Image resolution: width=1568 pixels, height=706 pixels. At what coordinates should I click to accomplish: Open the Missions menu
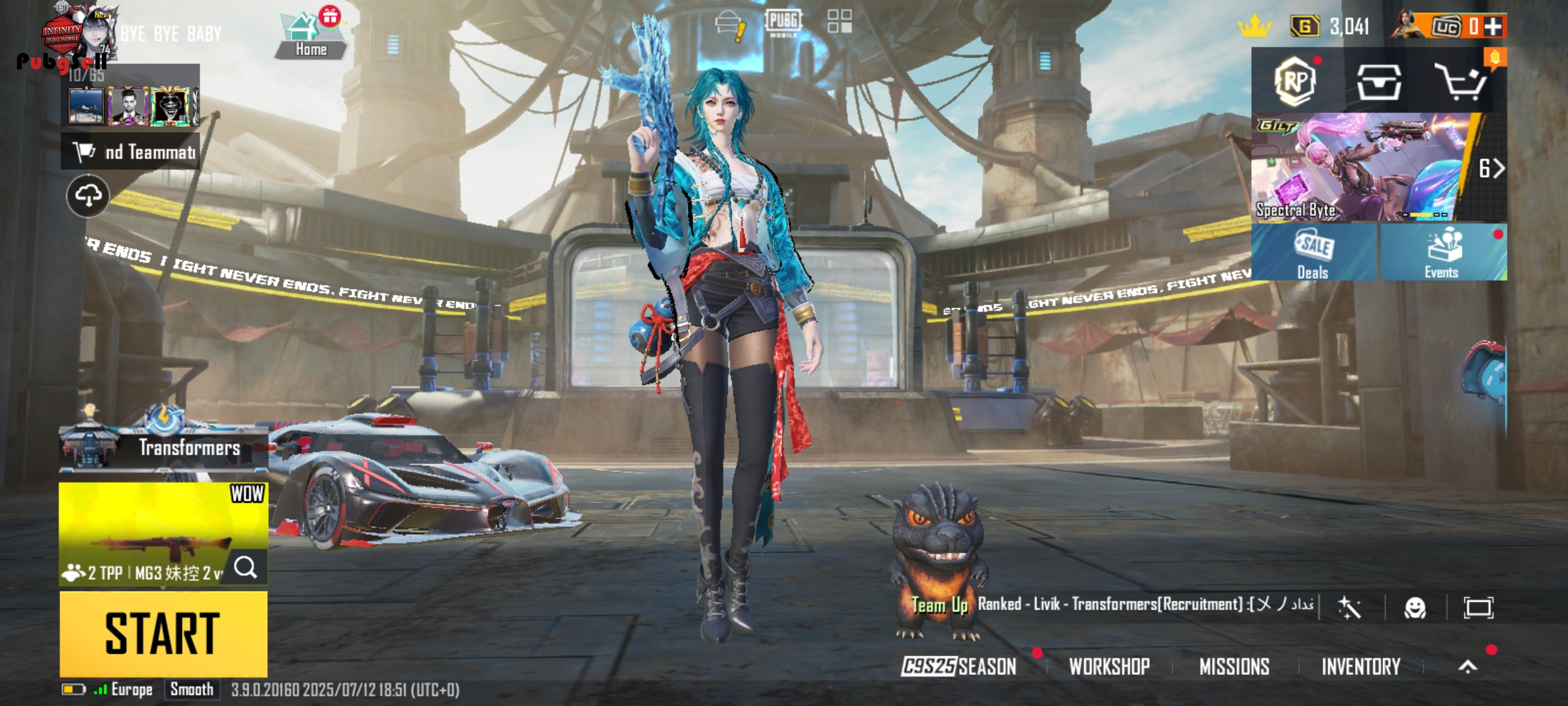click(x=1234, y=666)
